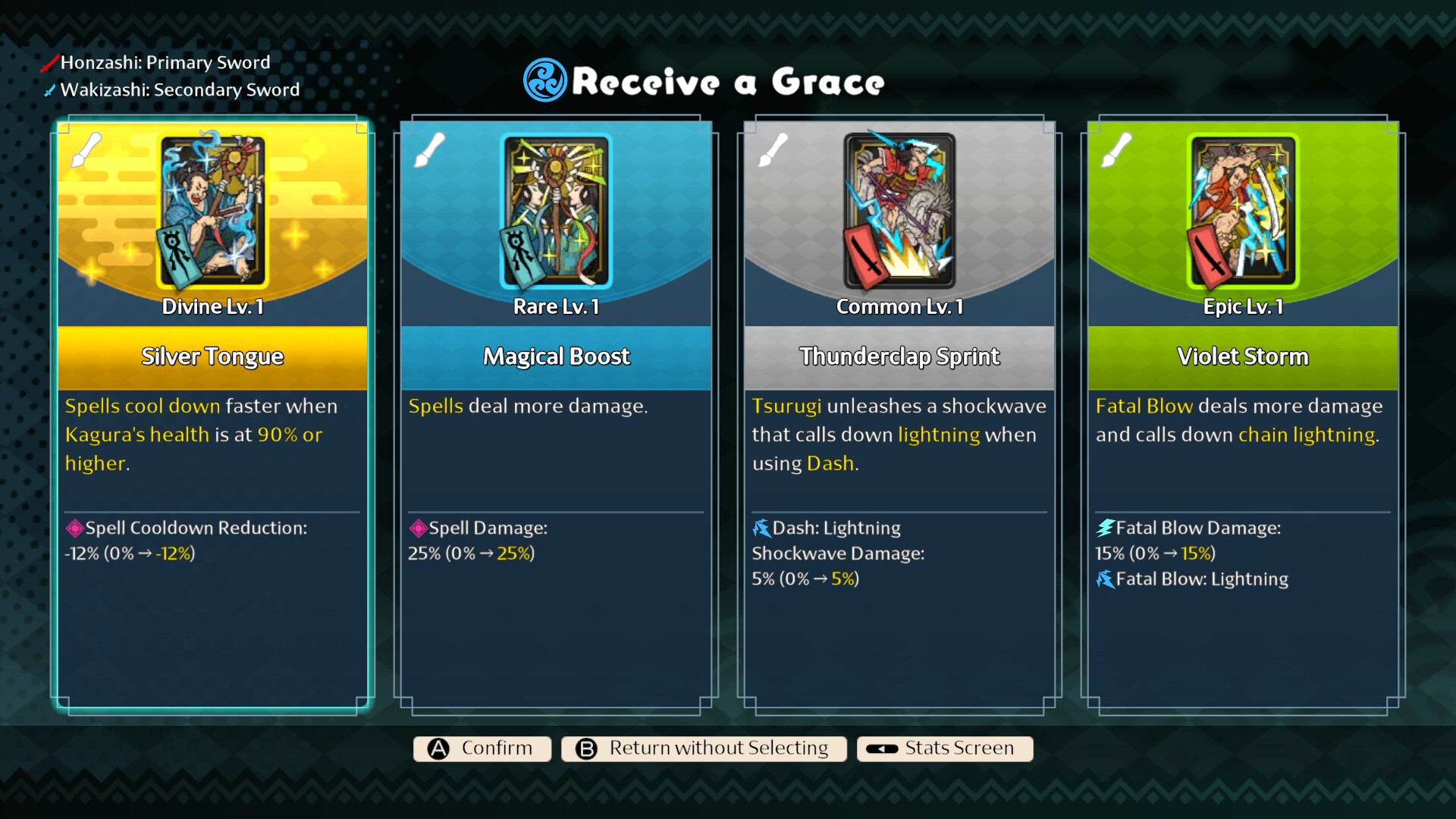The height and width of the screenshot is (819, 1456).
Task: Click the Common Lv. 1 rarity label
Action: pyautogui.click(x=899, y=306)
